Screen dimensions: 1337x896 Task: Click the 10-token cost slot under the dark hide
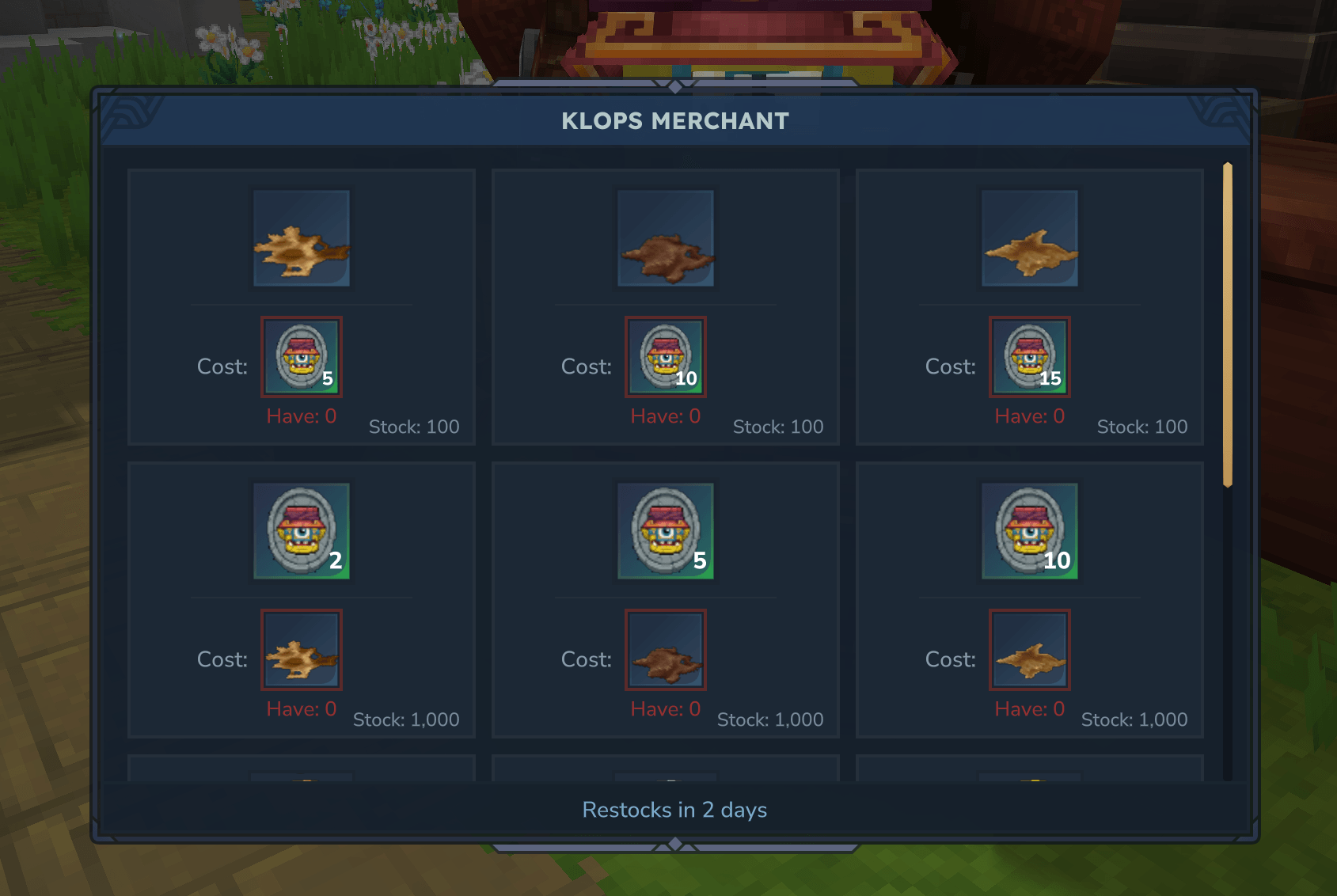[x=666, y=357]
